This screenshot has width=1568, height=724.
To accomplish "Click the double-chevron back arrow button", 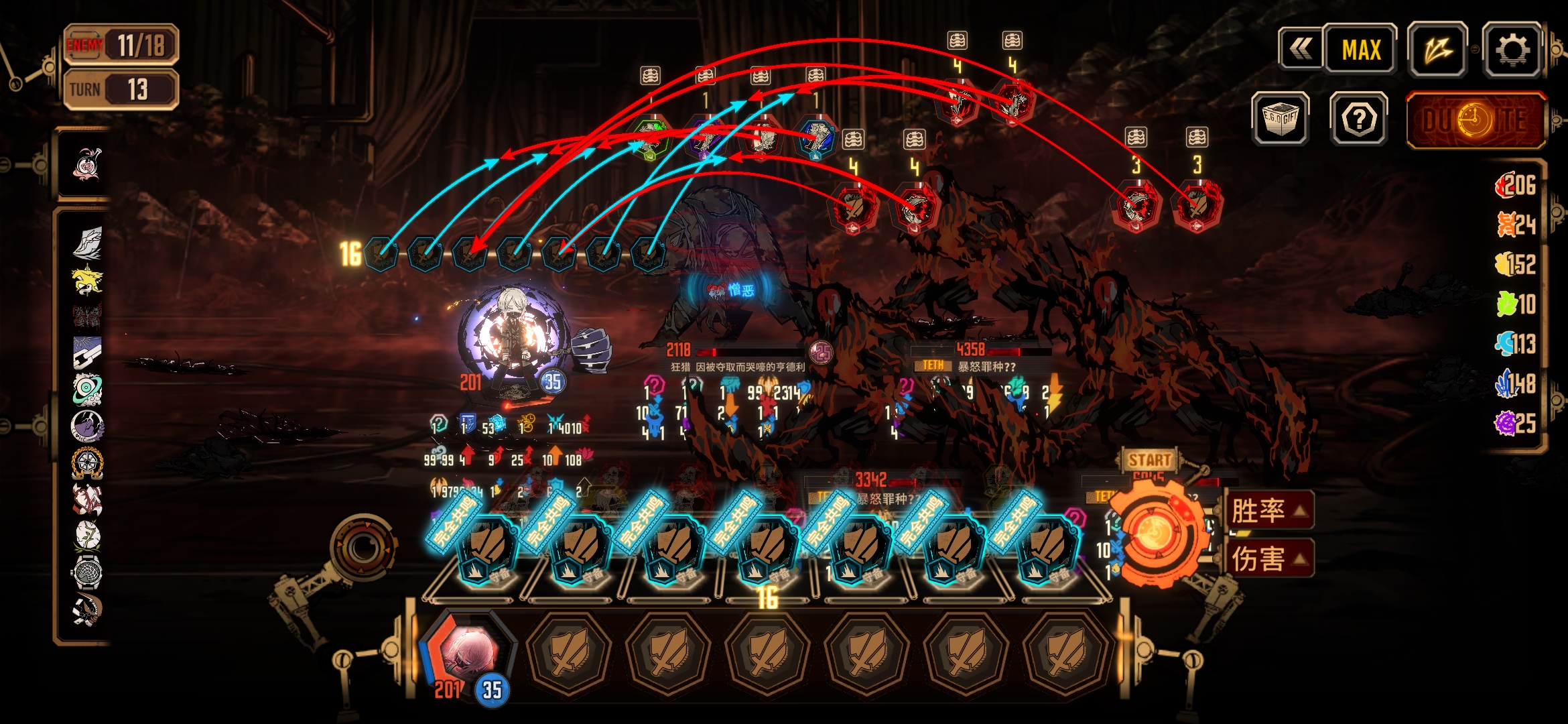I will click(x=1300, y=49).
